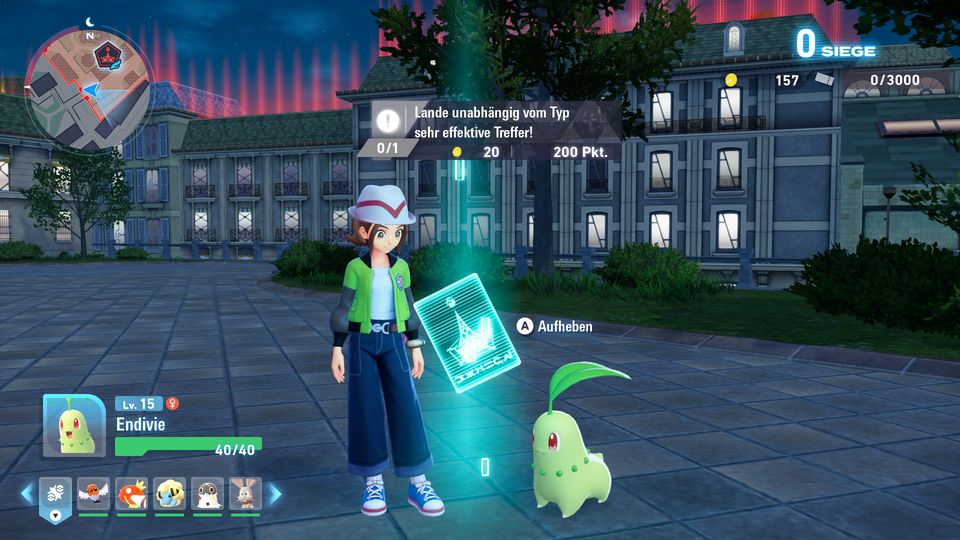Click the left party arrow
Viewport: 960px width, 540px height.
coord(27,493)
